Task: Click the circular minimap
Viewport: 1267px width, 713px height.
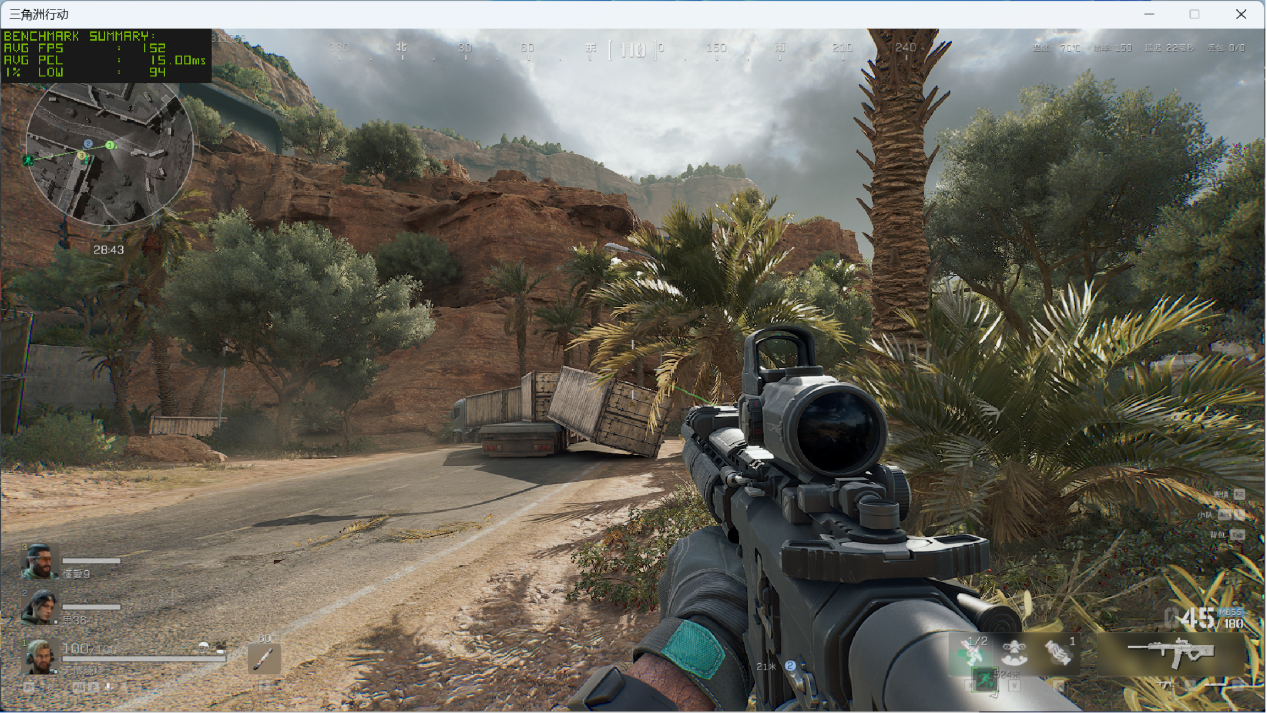Action: pyautogui.click(x=109, y=153)
